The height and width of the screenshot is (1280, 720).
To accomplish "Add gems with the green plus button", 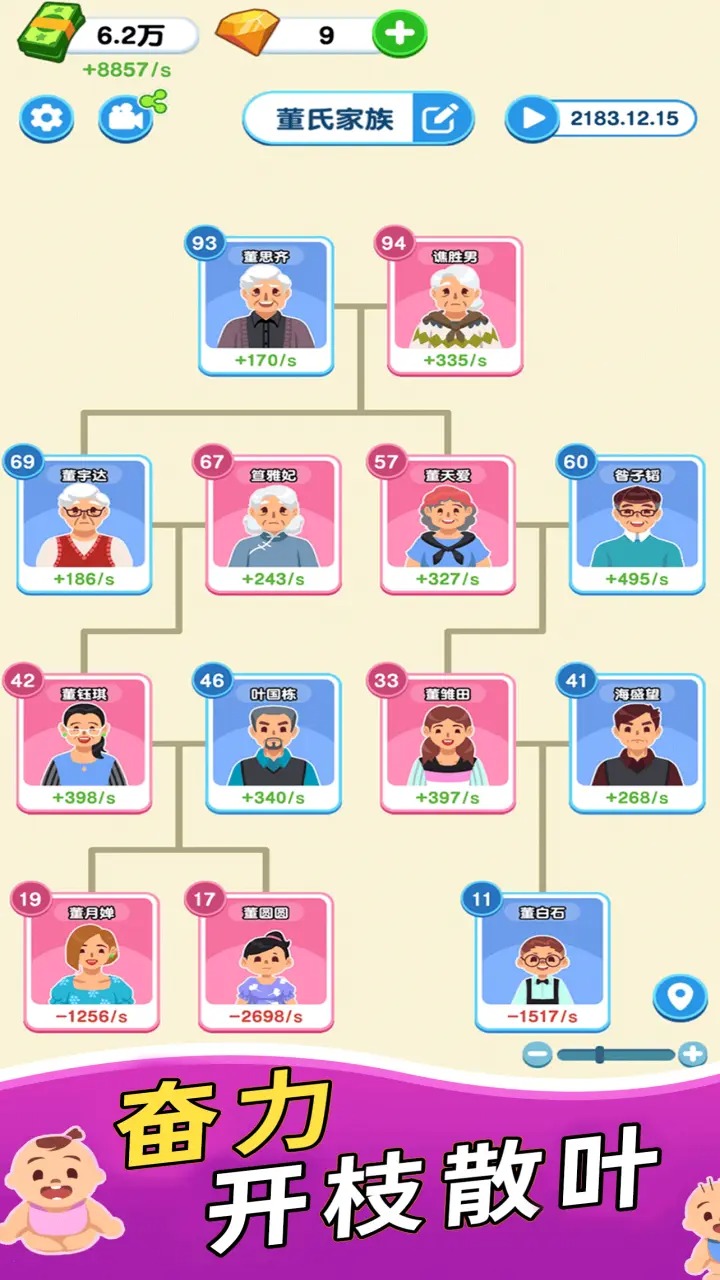I will [399, 35].
